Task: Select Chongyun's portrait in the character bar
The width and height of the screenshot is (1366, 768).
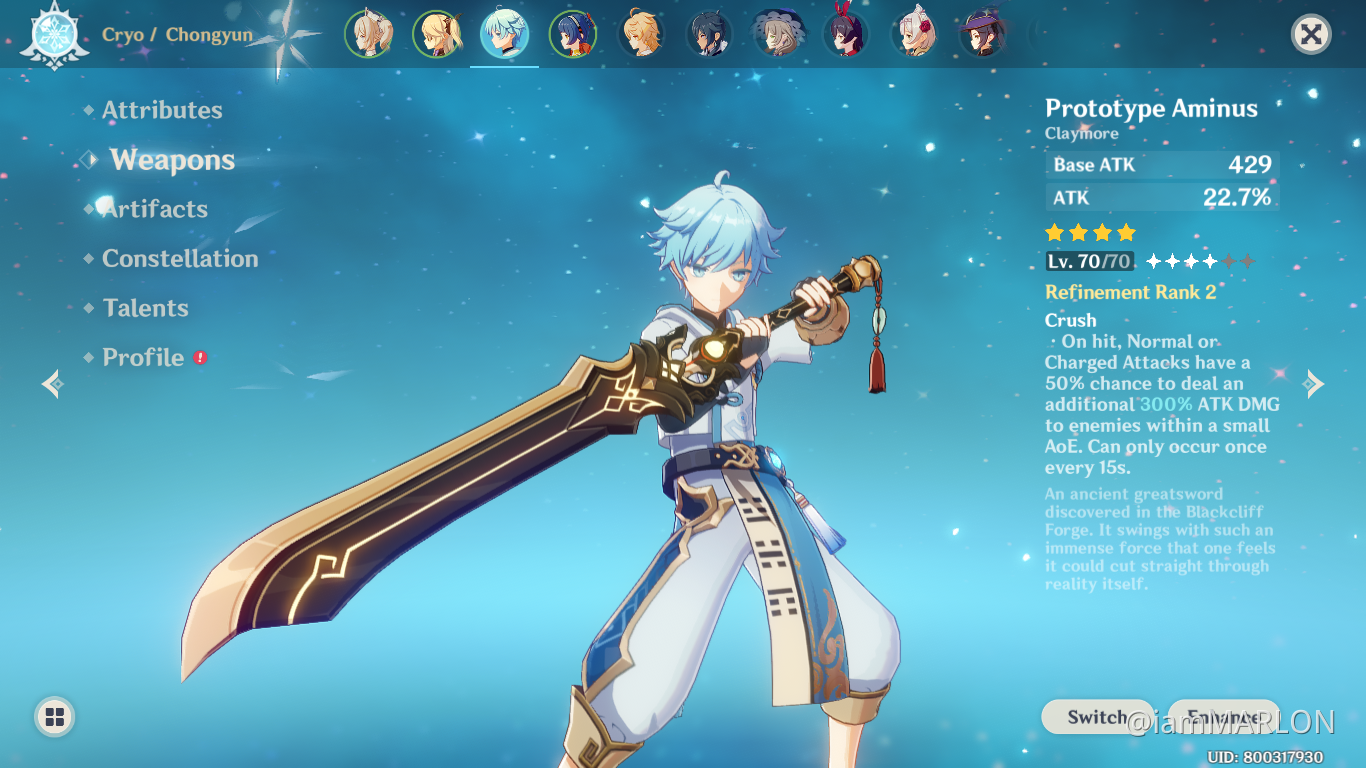Action: (x=505, y=33)
